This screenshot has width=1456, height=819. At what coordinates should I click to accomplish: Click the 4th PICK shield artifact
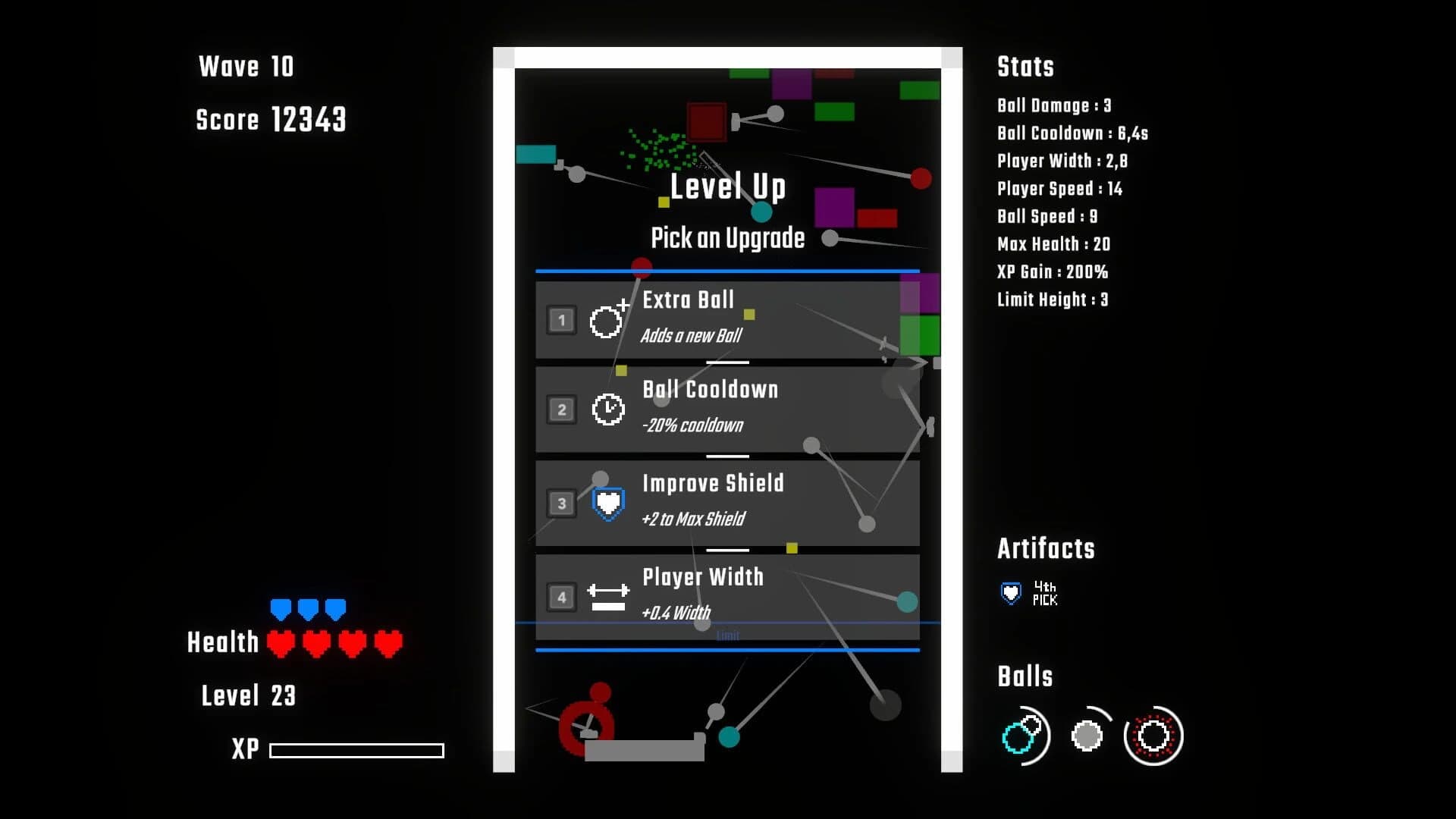pos(1011,592)
